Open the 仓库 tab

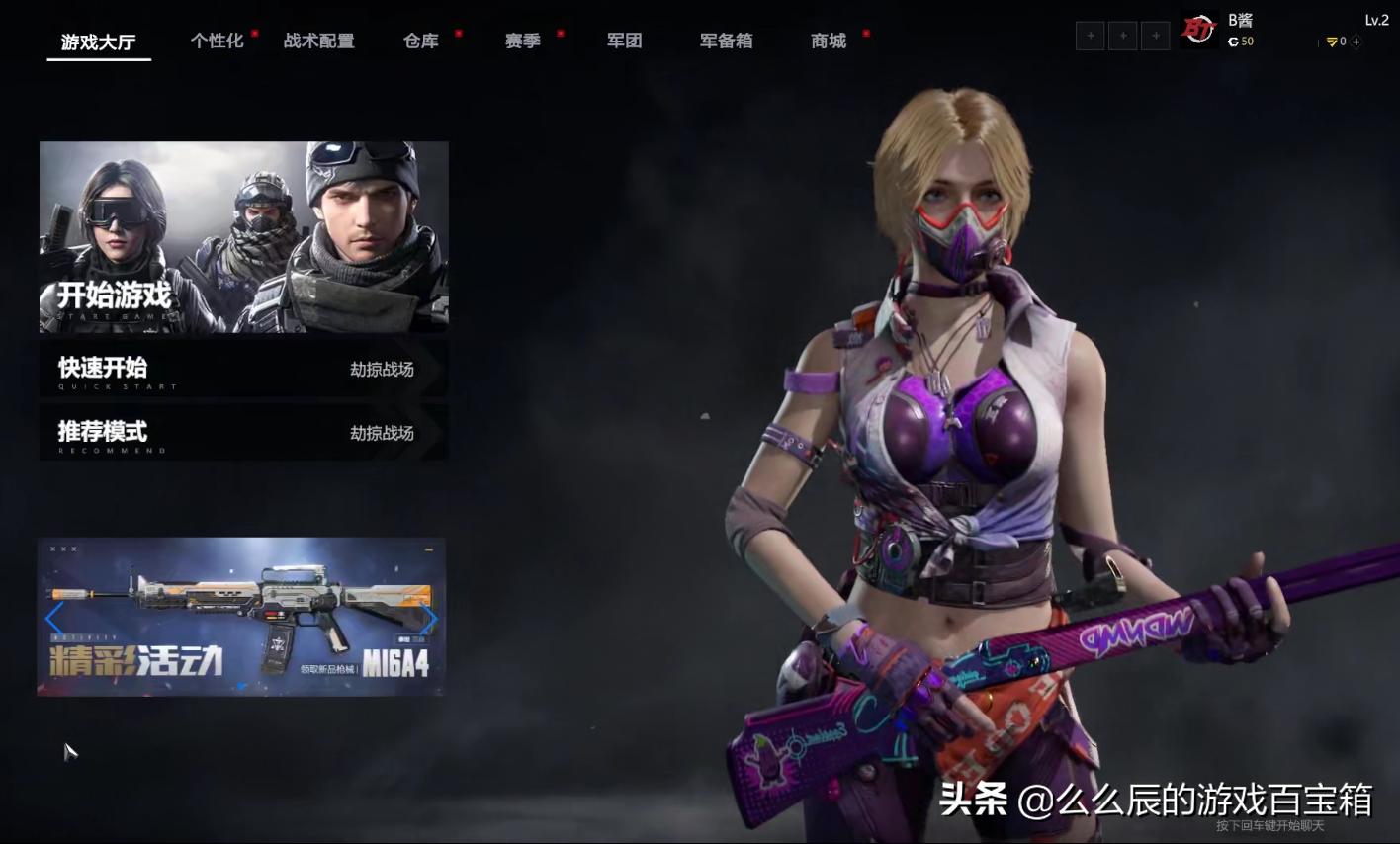(420, 41)
